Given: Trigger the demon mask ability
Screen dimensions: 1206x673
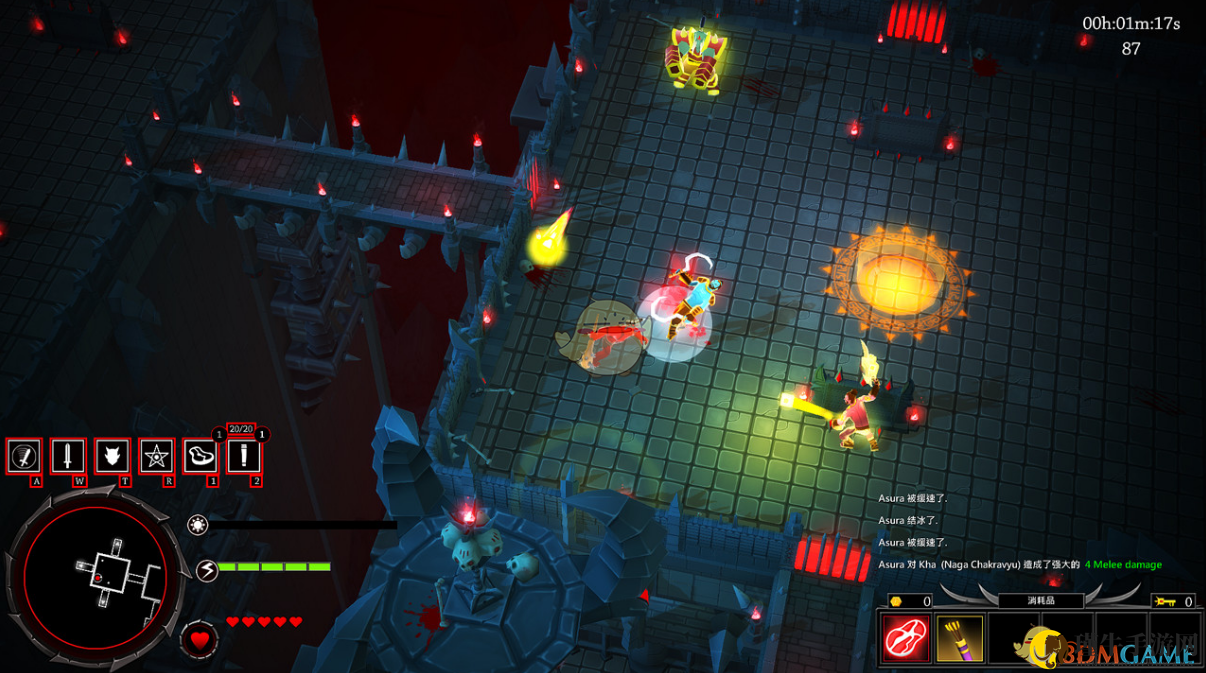Looking at the screenshot, I should point(112,456).
